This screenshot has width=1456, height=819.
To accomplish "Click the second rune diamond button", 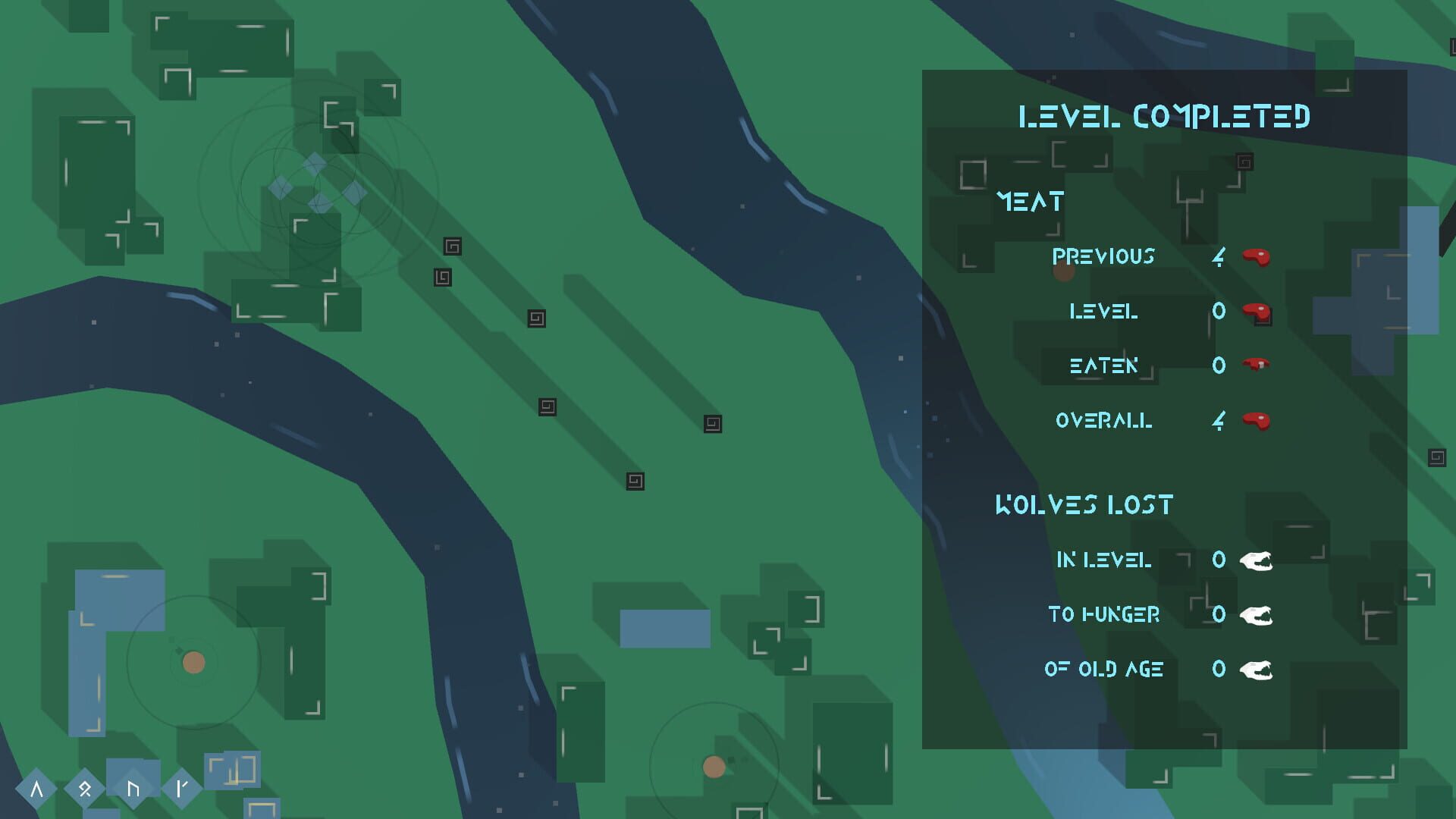I will tap(86, 786).
